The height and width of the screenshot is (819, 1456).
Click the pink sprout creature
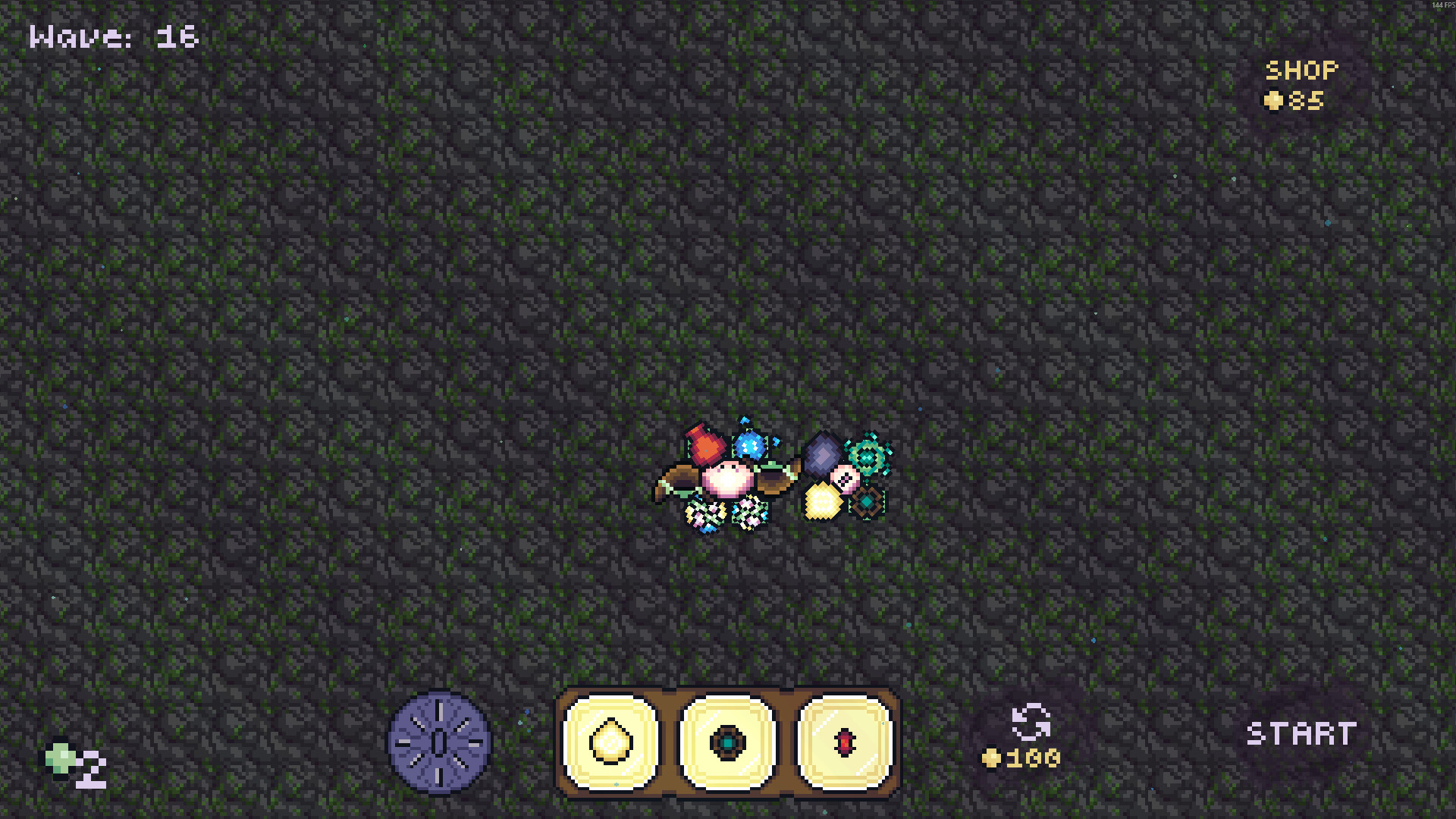(x=727, y=478)
